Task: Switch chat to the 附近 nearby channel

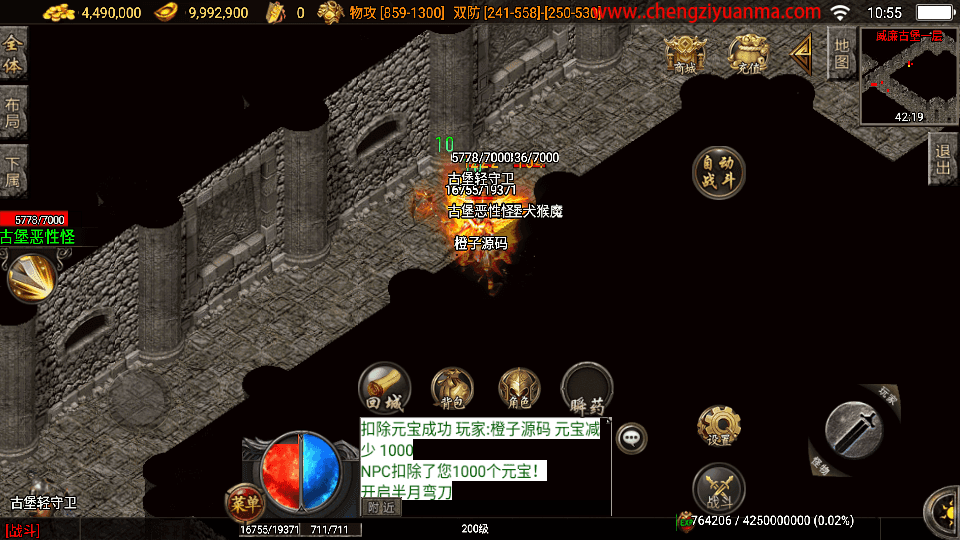Action: [x=380, y=507]
